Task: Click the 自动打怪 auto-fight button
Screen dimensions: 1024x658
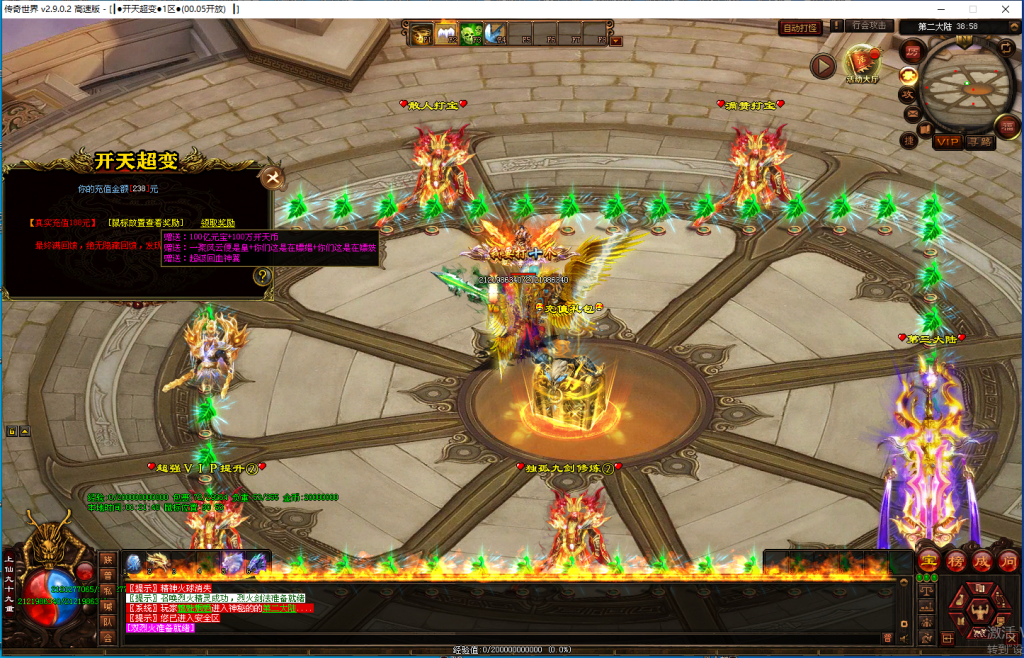Action: [x=800, y=28]
